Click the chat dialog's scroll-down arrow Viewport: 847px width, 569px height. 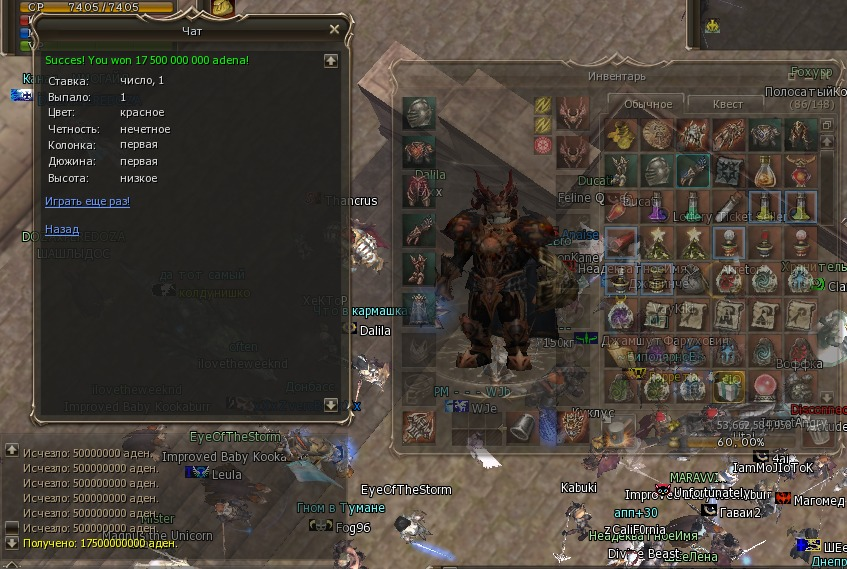(x=331, y=405)
